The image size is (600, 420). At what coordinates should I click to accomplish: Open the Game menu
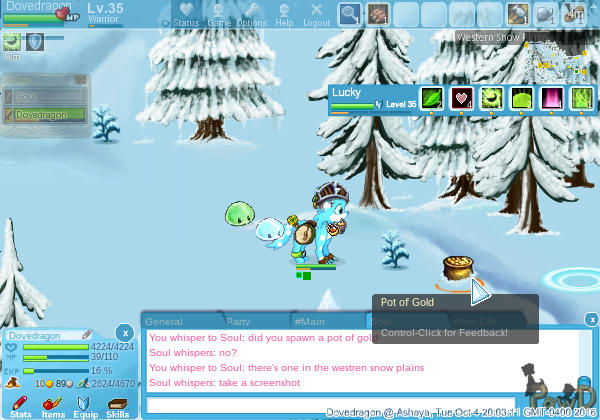click(x=219, y=14)
